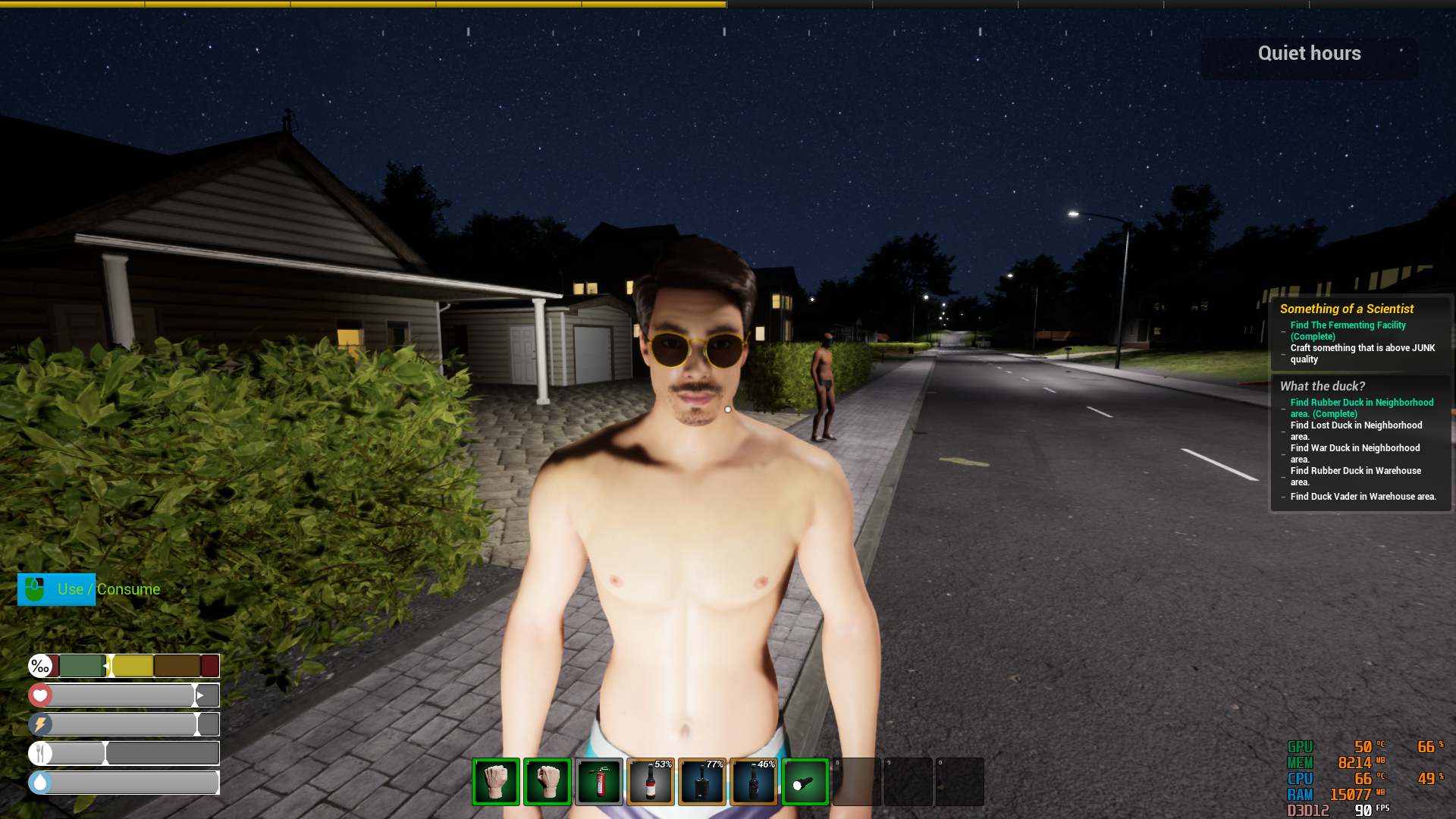Equip the flashlight in hotbar slot 7
The image size is (1456, 819).
(x=805, y=781)
